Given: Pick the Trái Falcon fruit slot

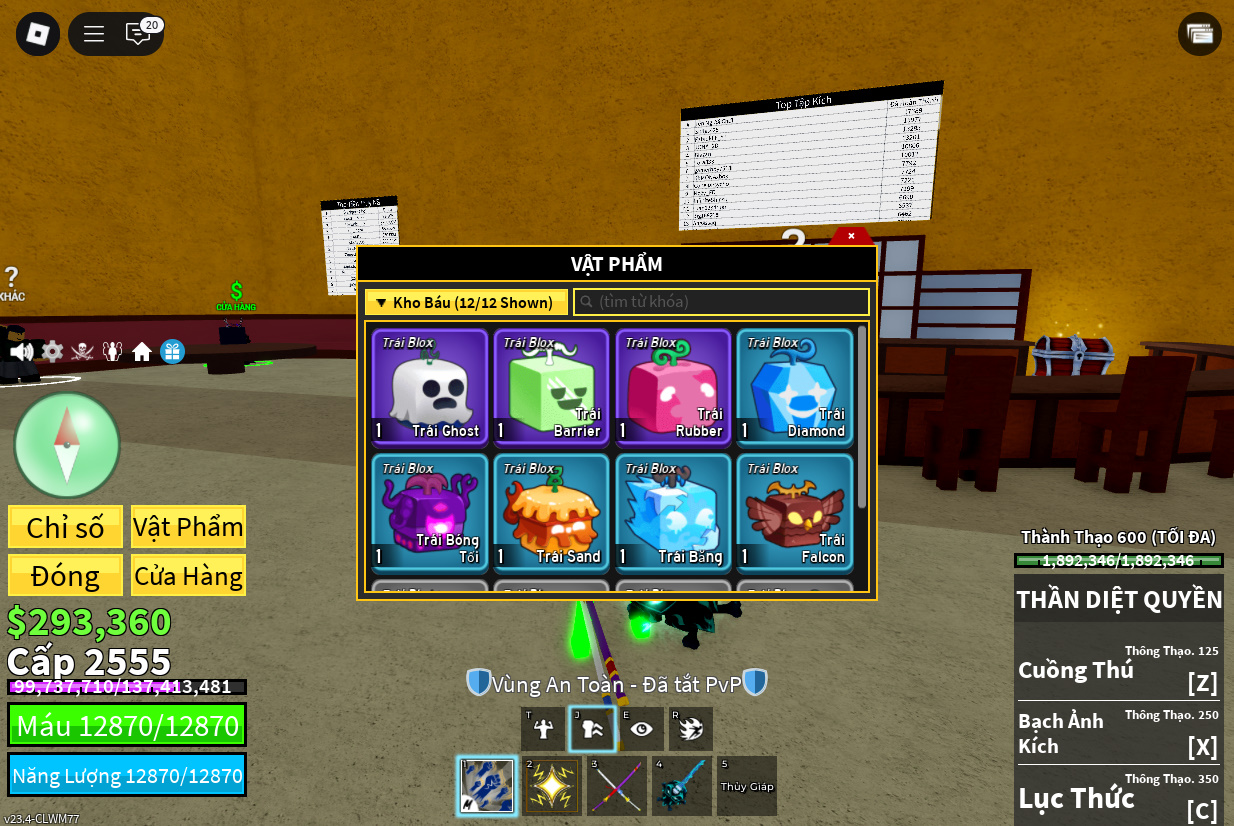Looking at the screenshot, I should 795,512.
